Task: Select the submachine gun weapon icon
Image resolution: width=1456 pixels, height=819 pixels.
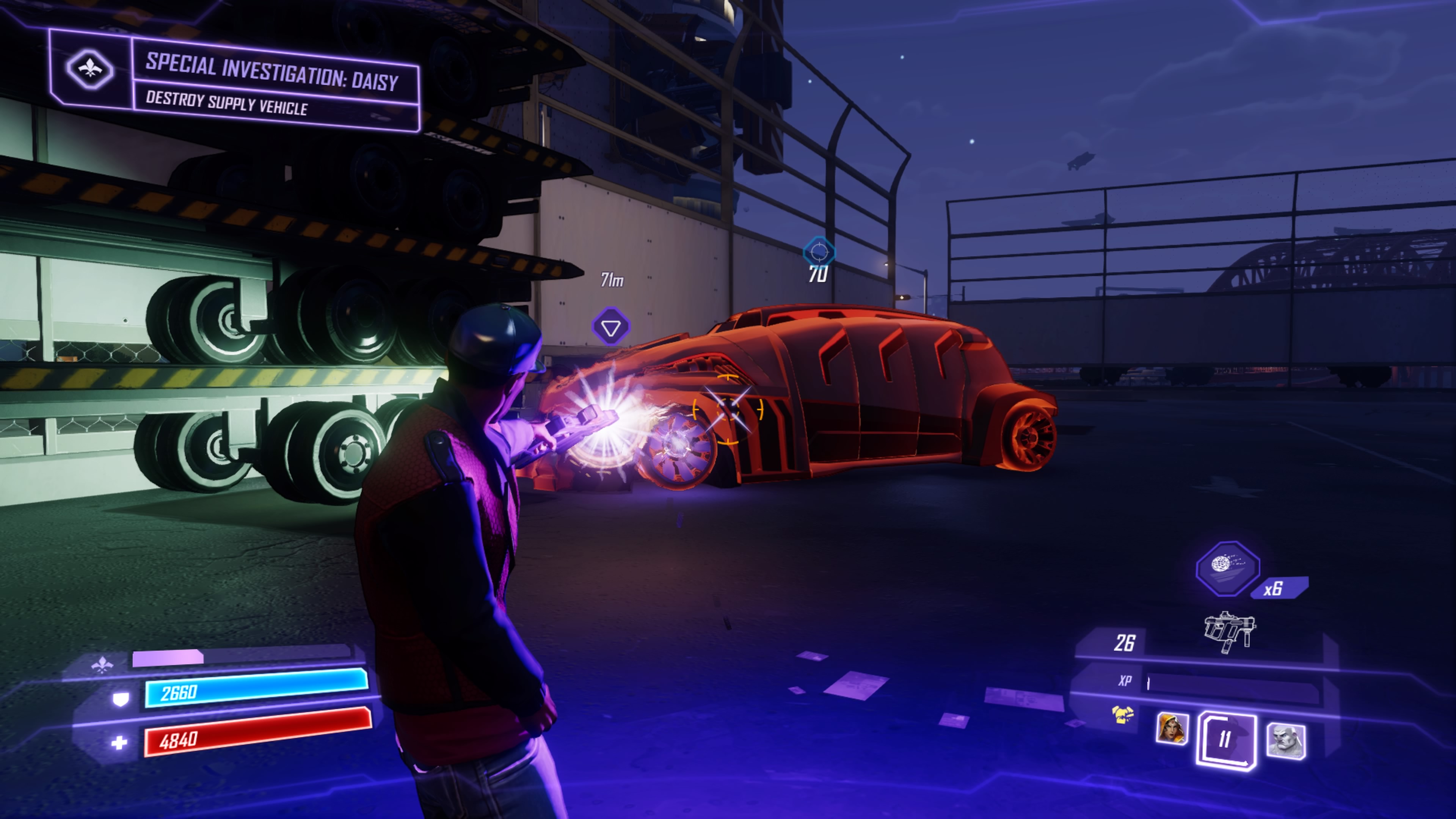Action: pyautogui.click(x=1229, y=631)
